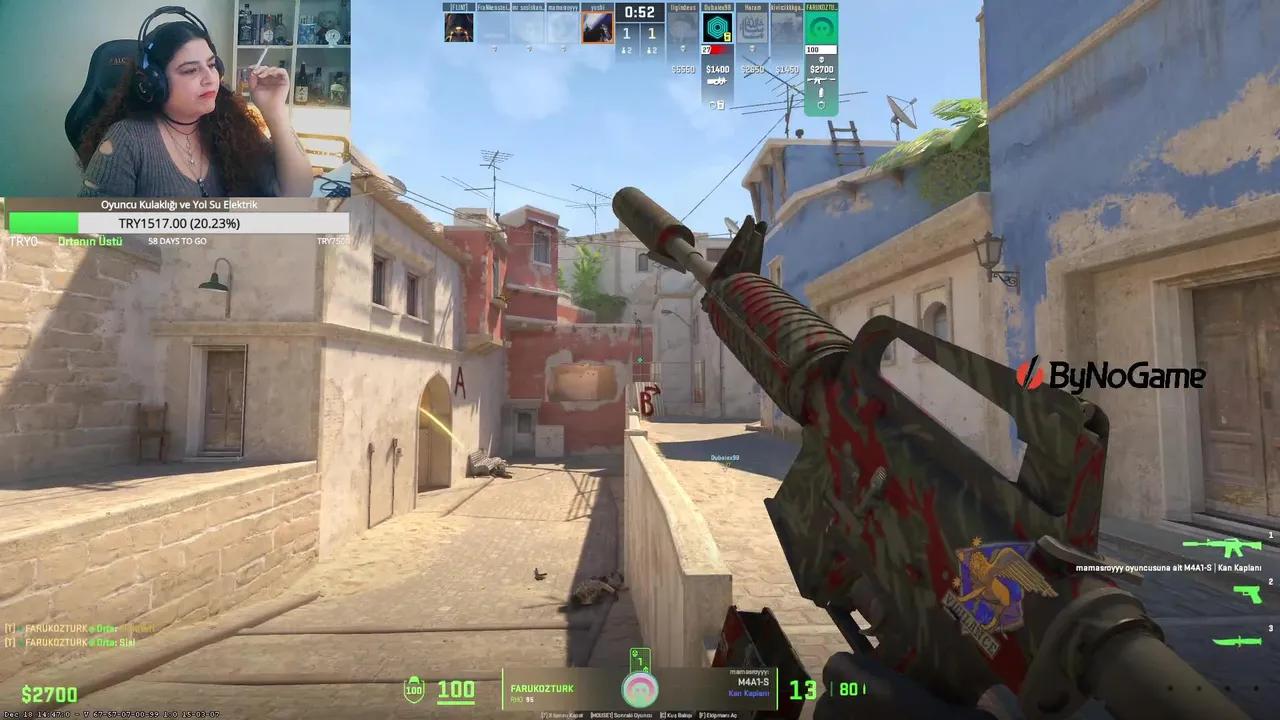
Task: Select the knife icon in the inventory
Action: [1236, 642]
